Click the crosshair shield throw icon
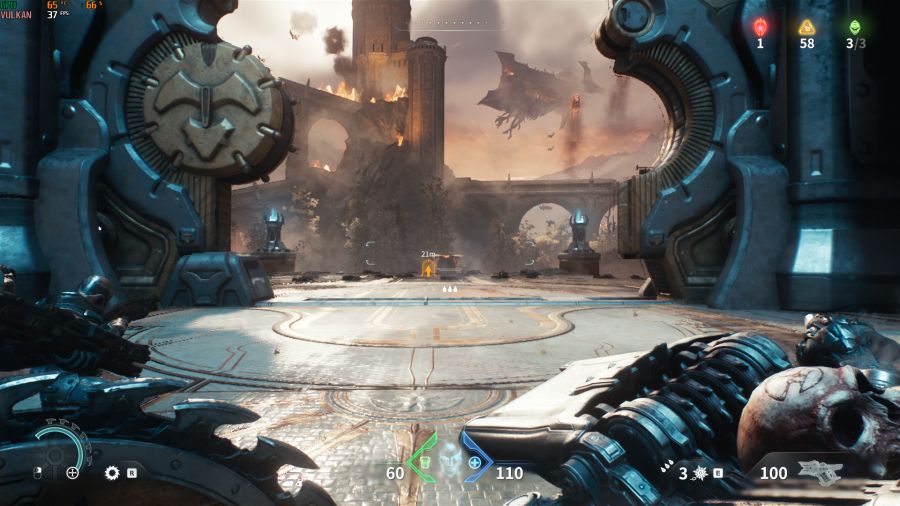Screen dimensions: 900x506 tap(72, 473)
